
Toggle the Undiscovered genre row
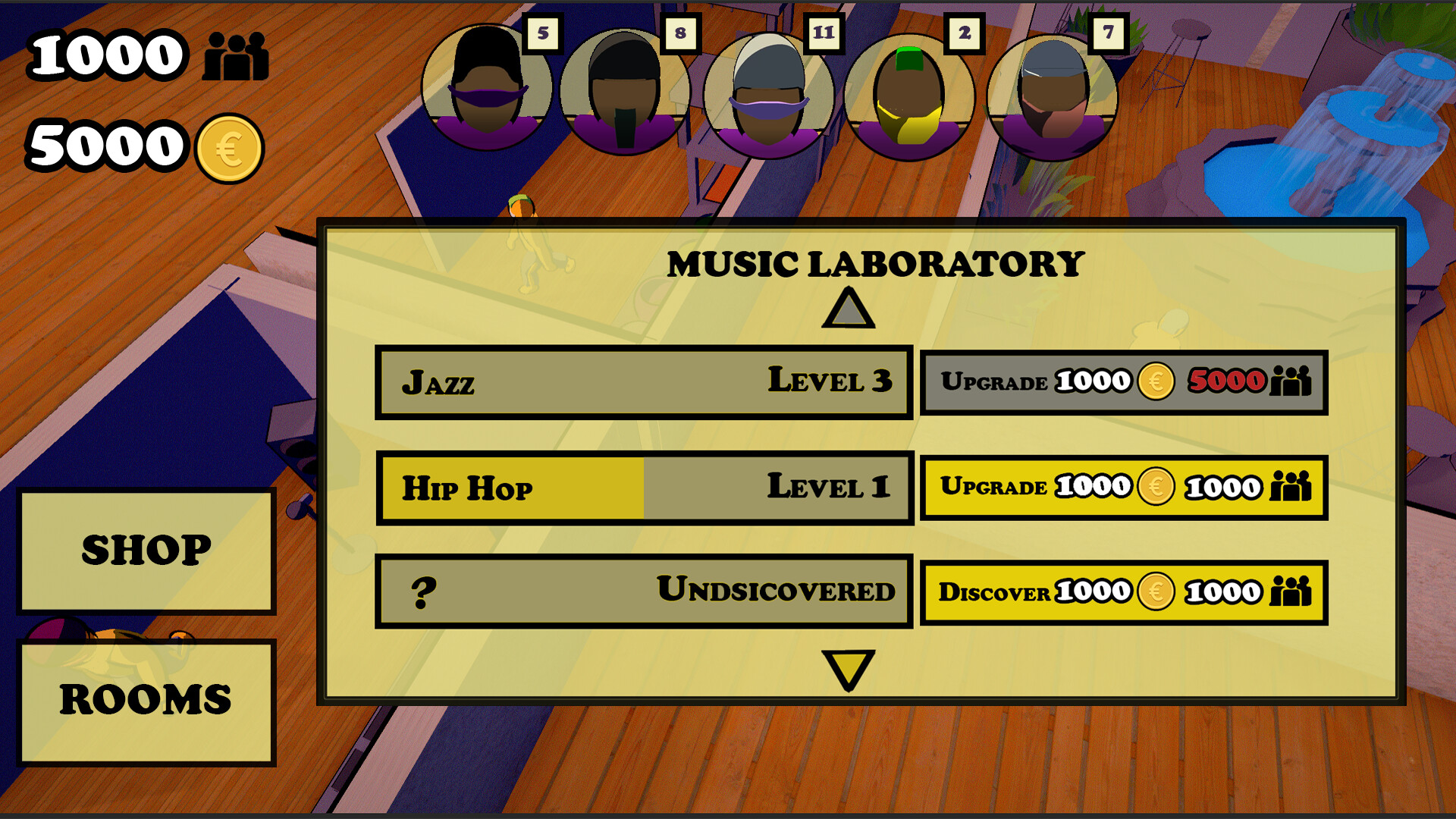(x=643, y=591)
